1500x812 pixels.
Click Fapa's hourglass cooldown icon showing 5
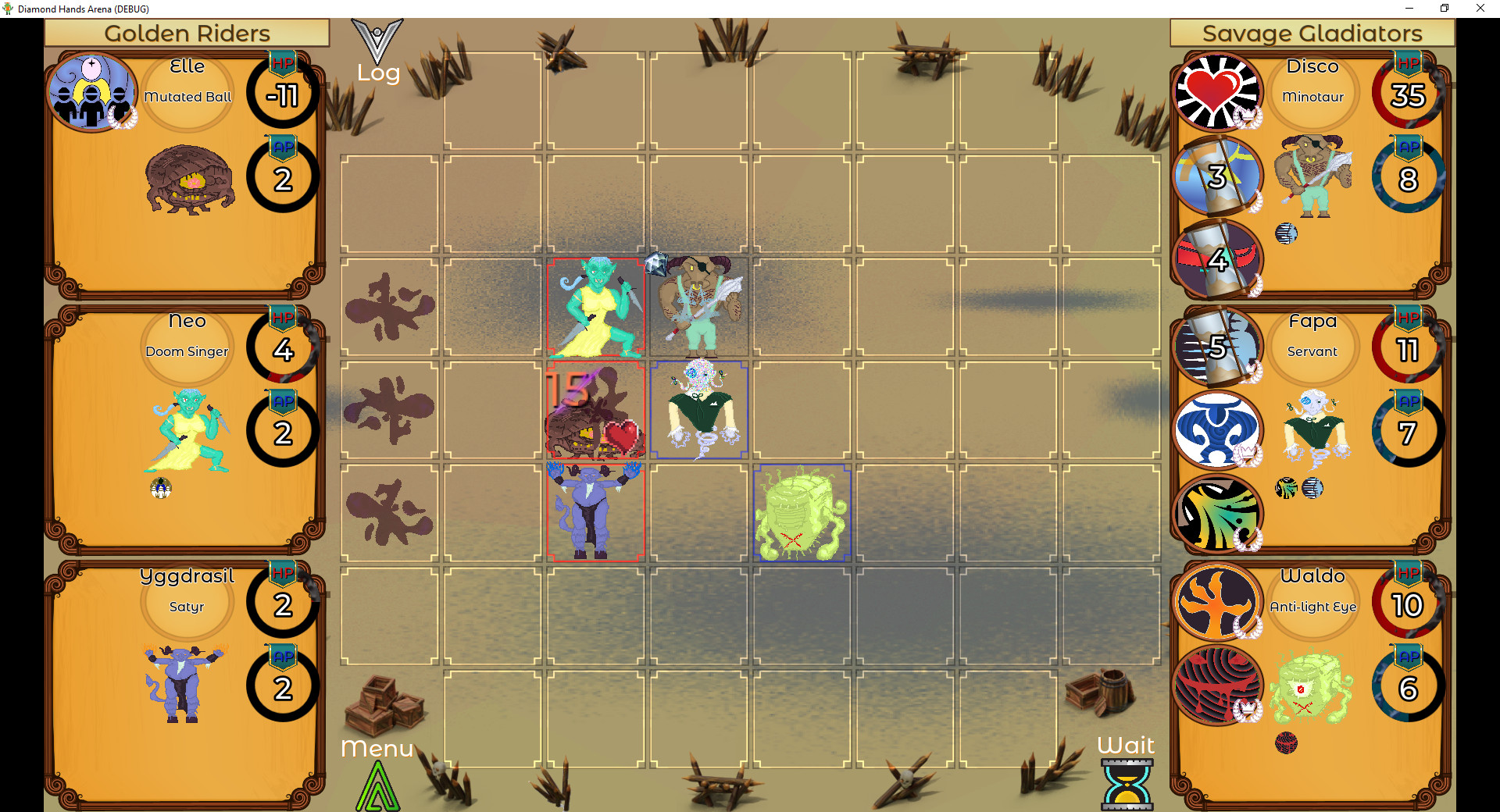point(1216,346)
